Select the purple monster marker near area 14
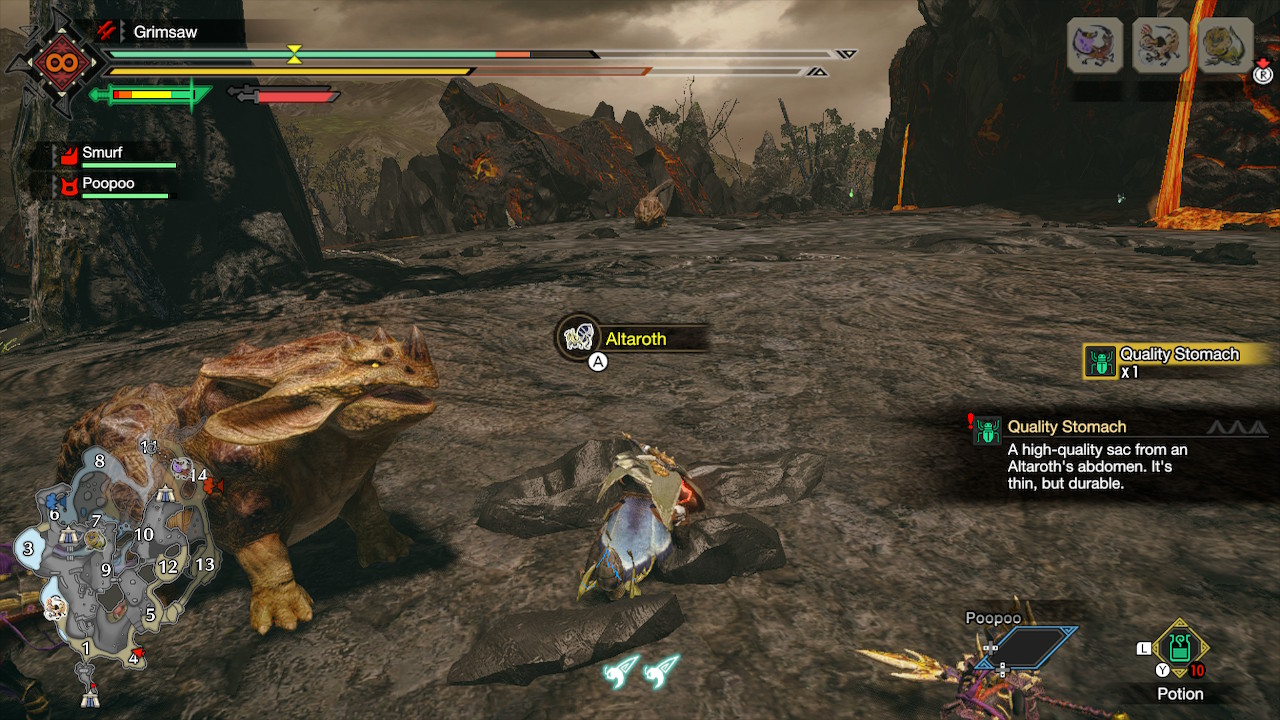Viewport: 1280px width, 720px height. tap(180, 466)
